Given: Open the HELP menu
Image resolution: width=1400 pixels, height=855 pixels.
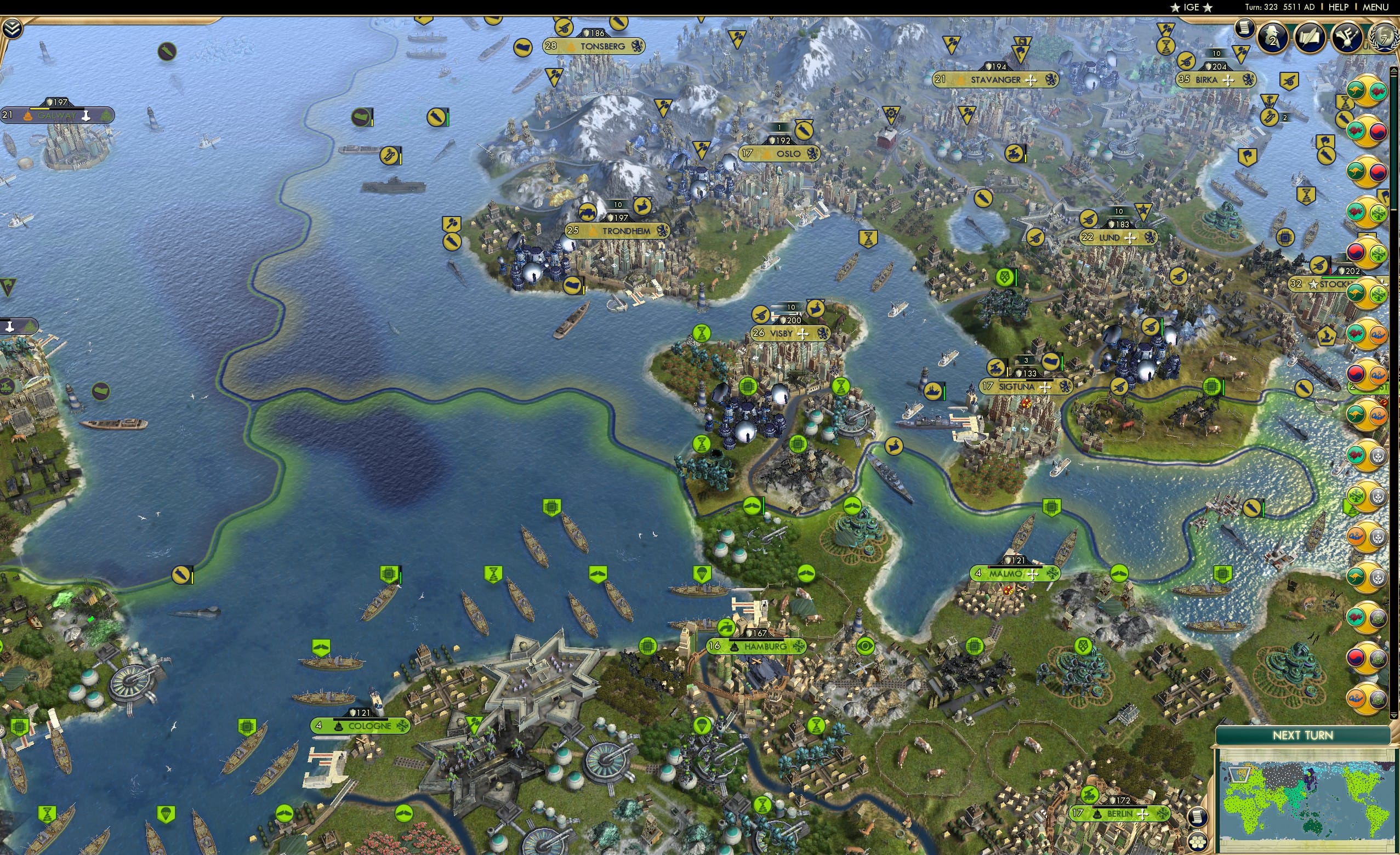Looking at the screenshot, I should (x=1339, y=7).
